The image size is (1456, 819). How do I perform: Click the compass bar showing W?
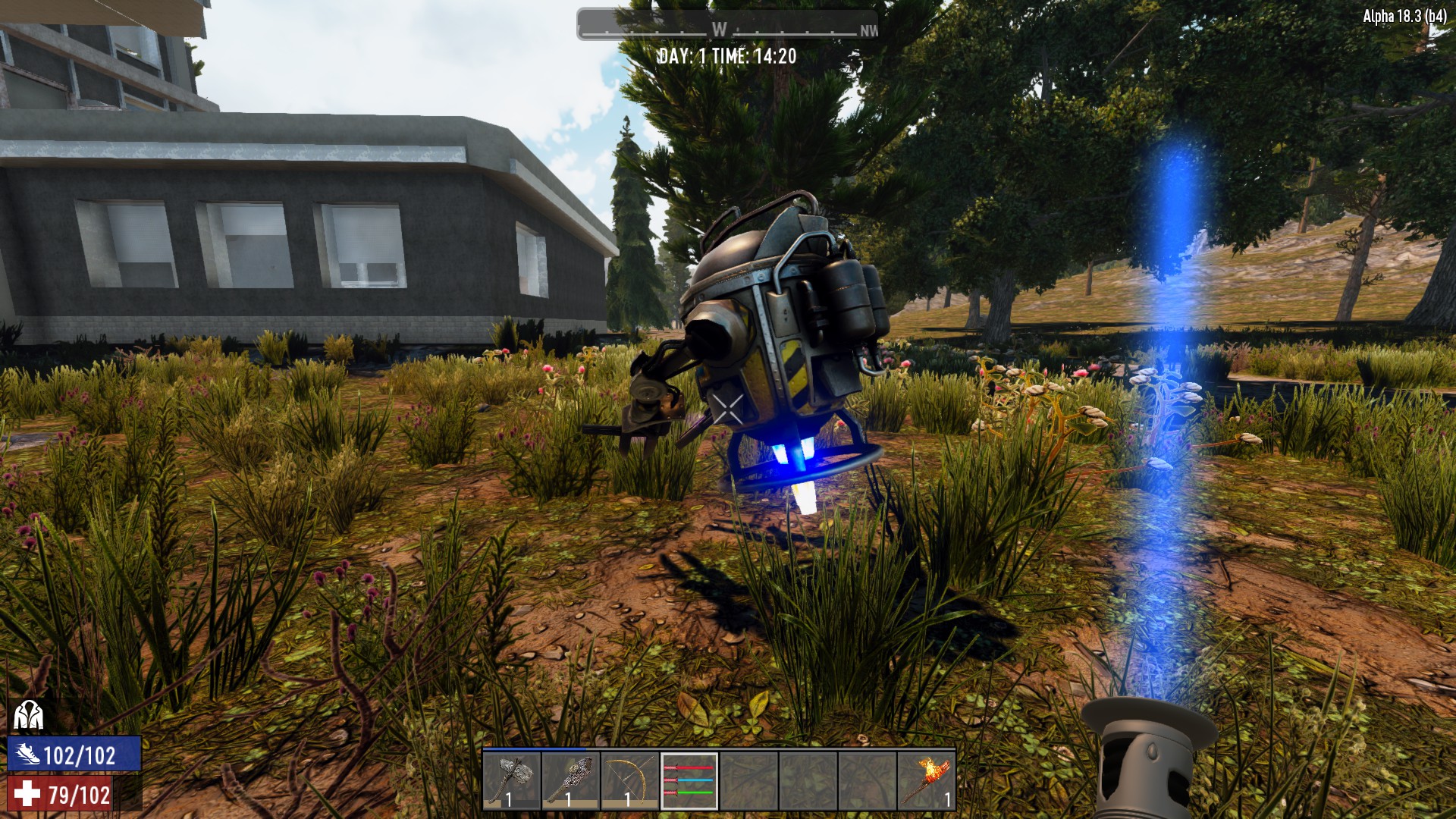point(727,24)
